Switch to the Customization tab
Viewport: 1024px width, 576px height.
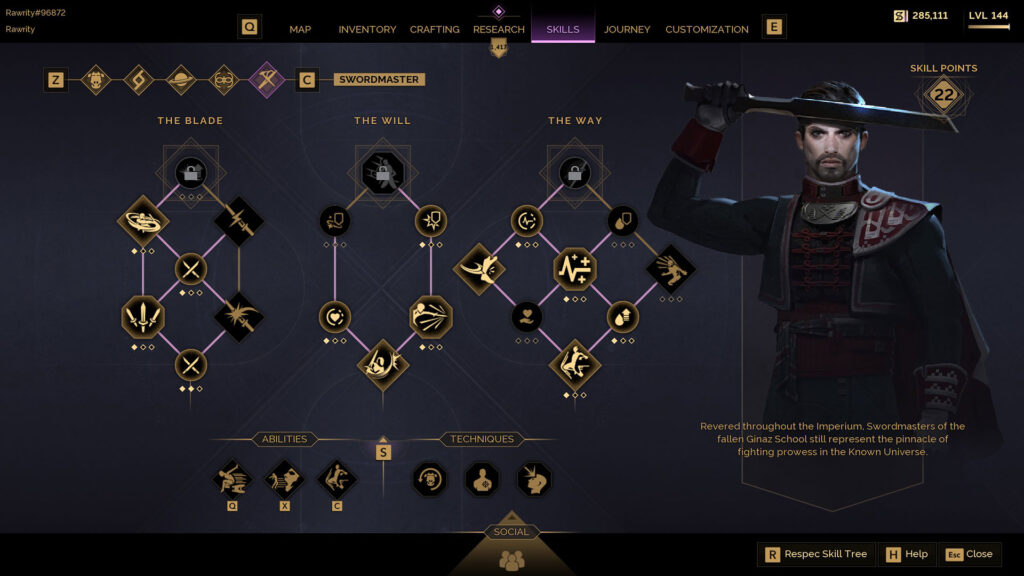[707, 29]
